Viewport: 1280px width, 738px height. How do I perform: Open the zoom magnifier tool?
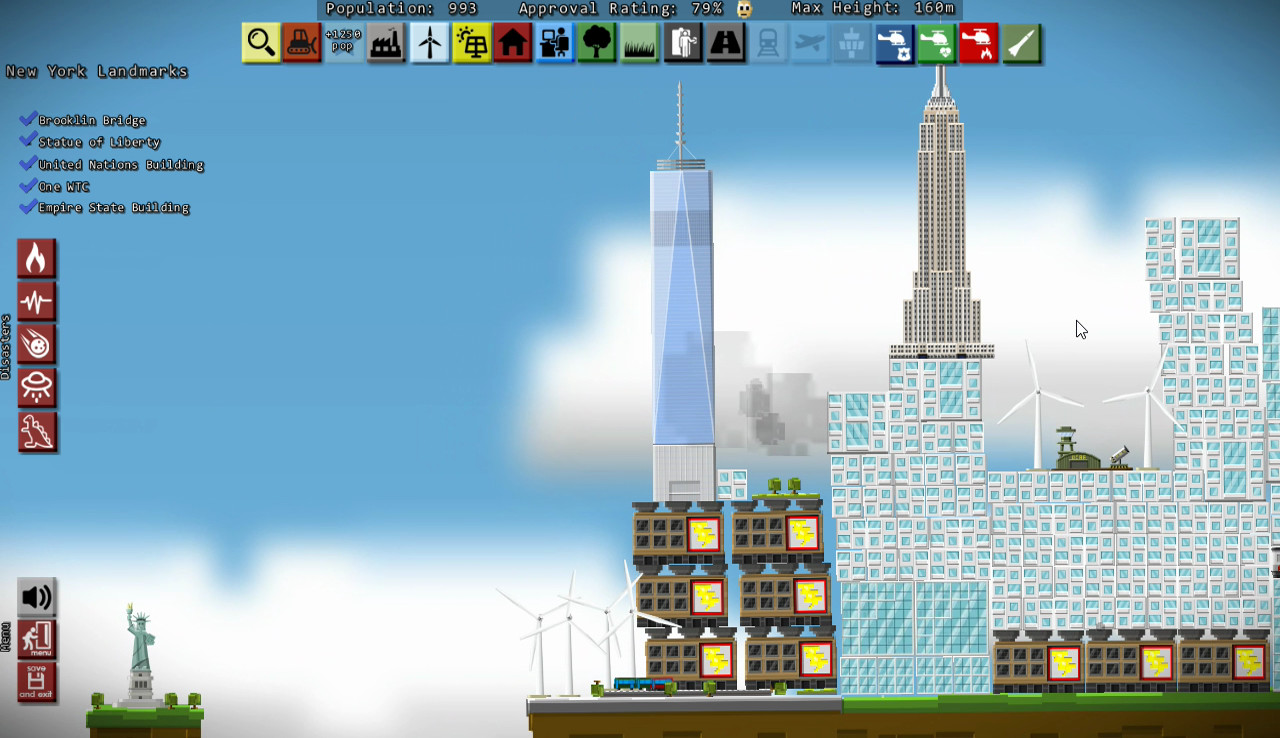[x=260, y=43]
